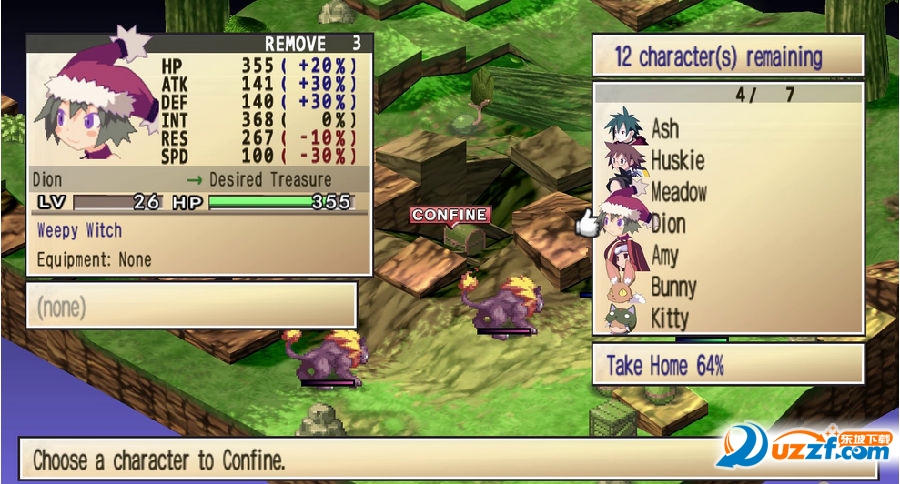This screenshot has height=484, width=900.
Task: Click the CONFINE marker on the chest
Action: [x=449, y=215]
